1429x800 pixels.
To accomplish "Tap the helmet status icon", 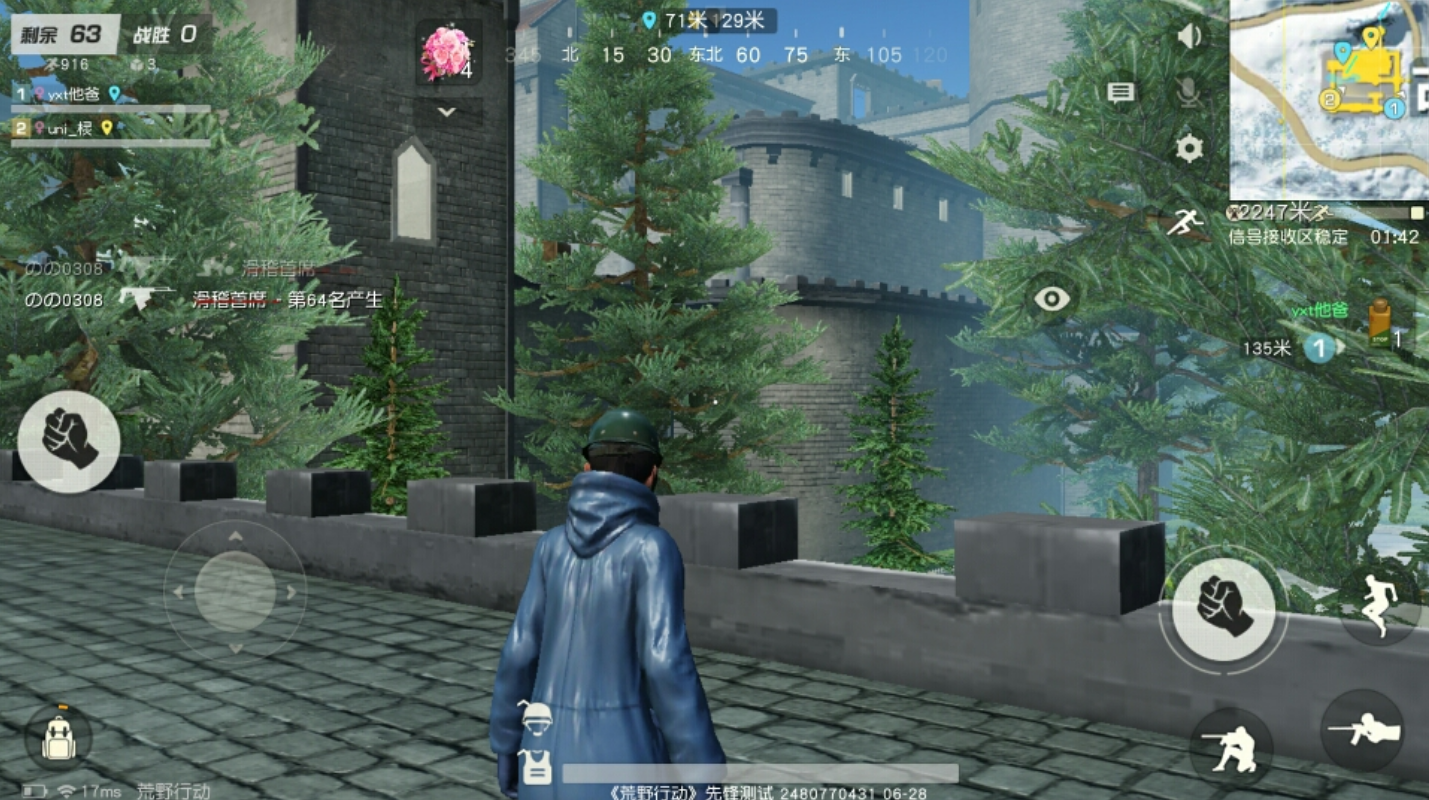I will [x=538, y=716].
